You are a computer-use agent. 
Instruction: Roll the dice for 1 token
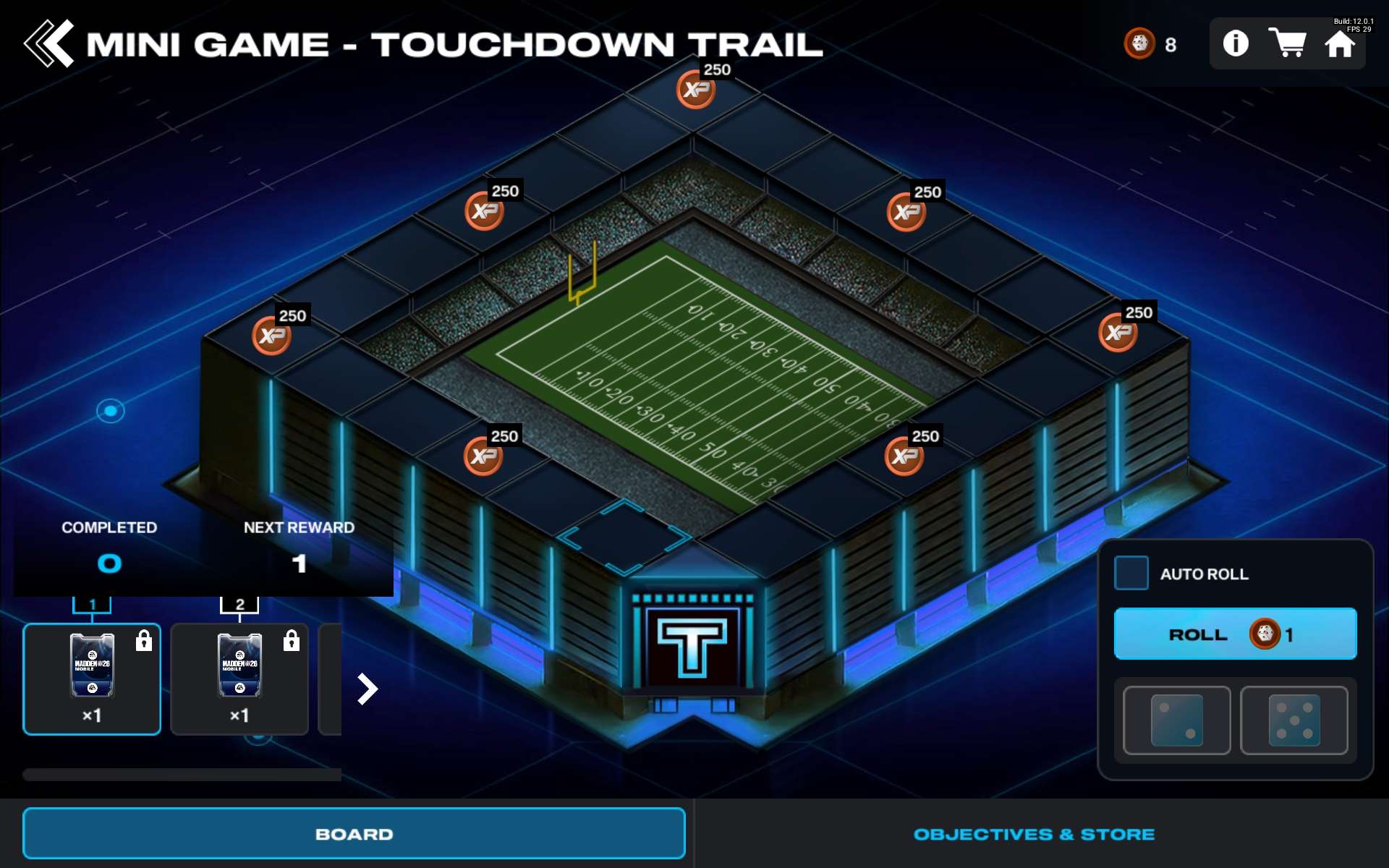[1235, 634]
